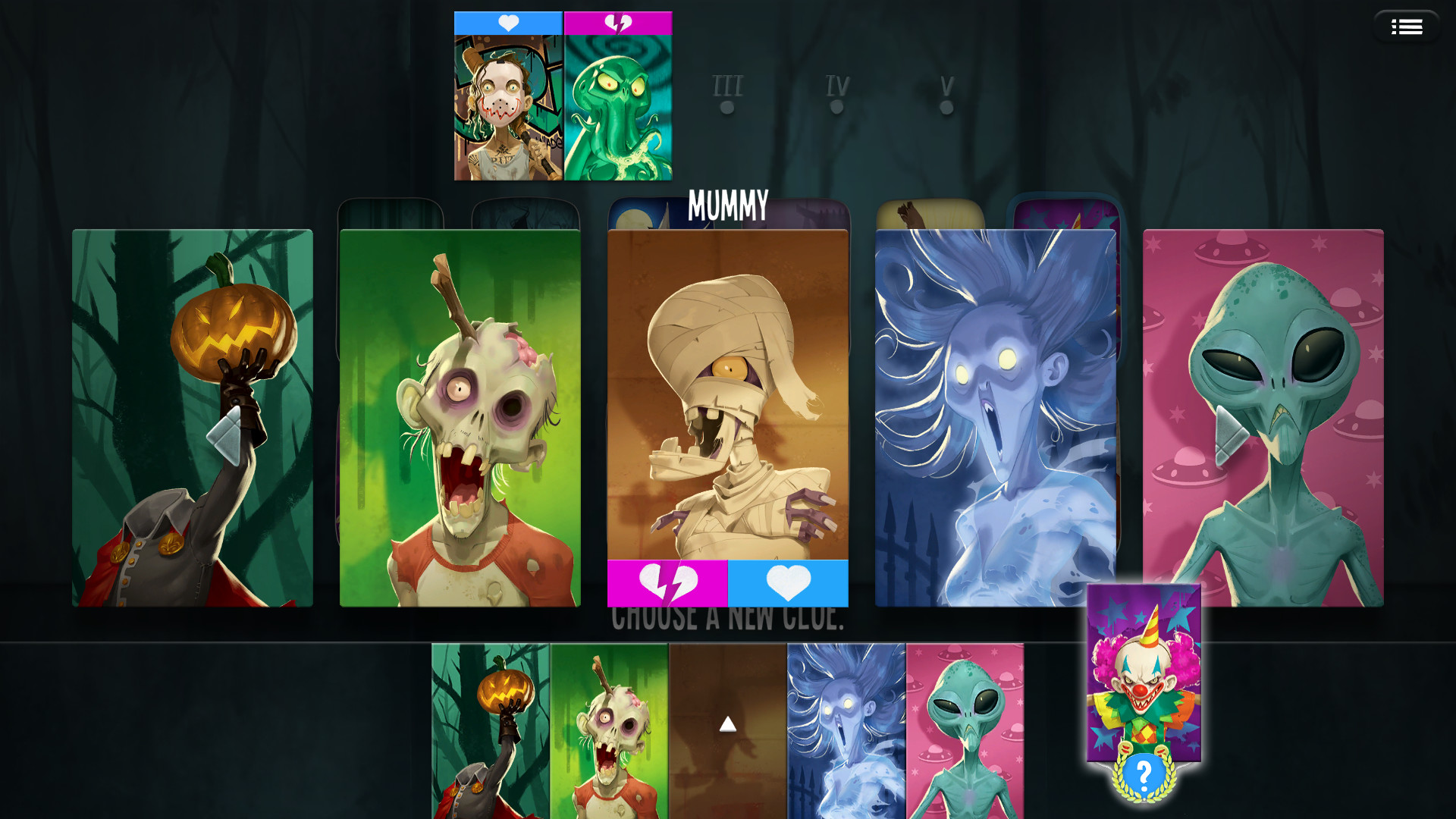Click the white triangle on the alien card
This screenshot has width=1456, height=819.
1231,435
